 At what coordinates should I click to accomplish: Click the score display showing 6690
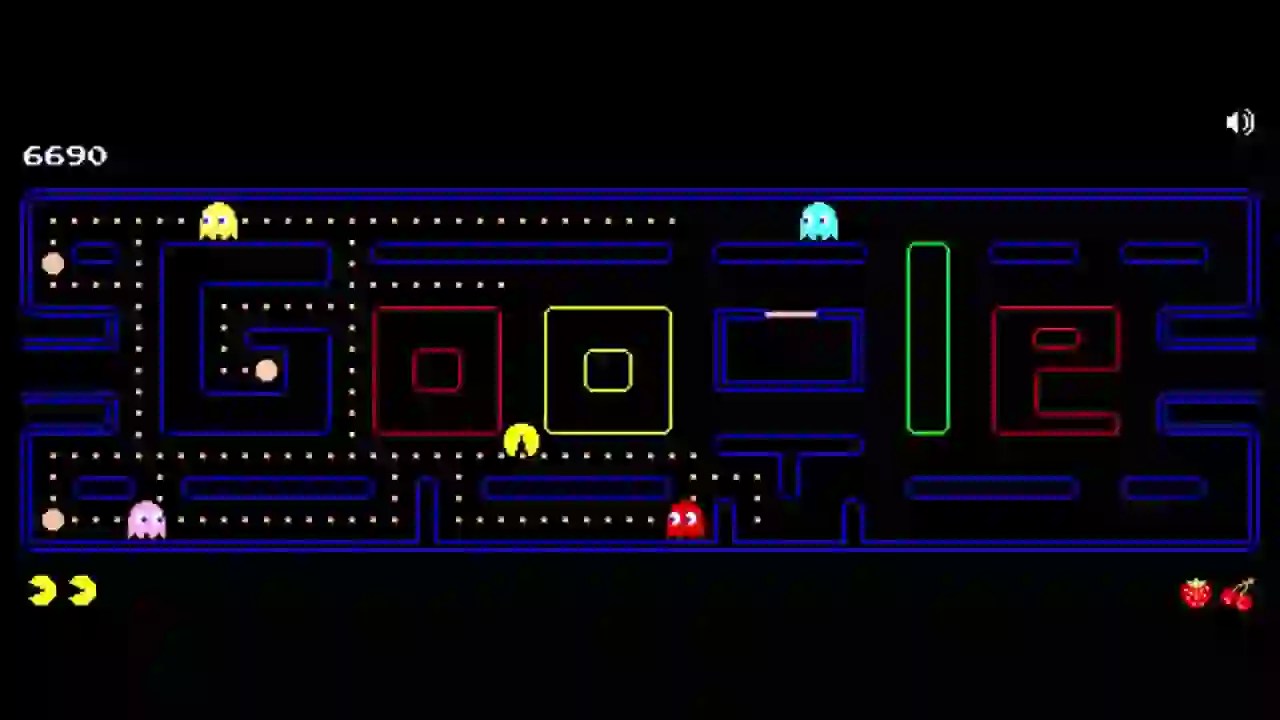click(64, 156)
